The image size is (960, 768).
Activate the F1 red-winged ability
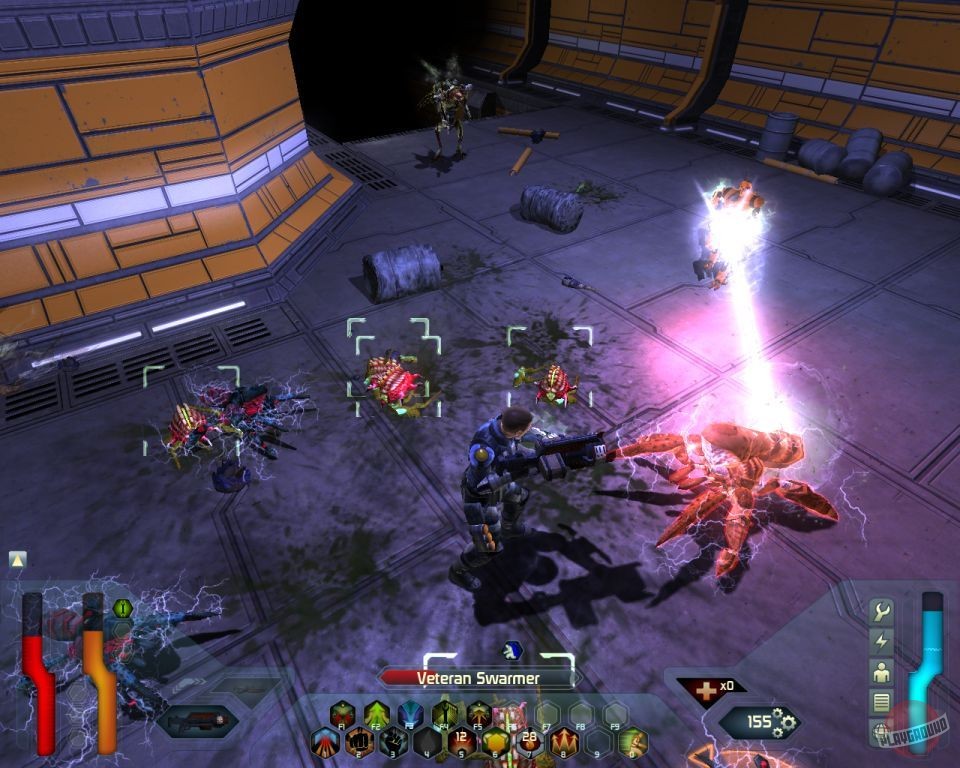pos(343,715)
